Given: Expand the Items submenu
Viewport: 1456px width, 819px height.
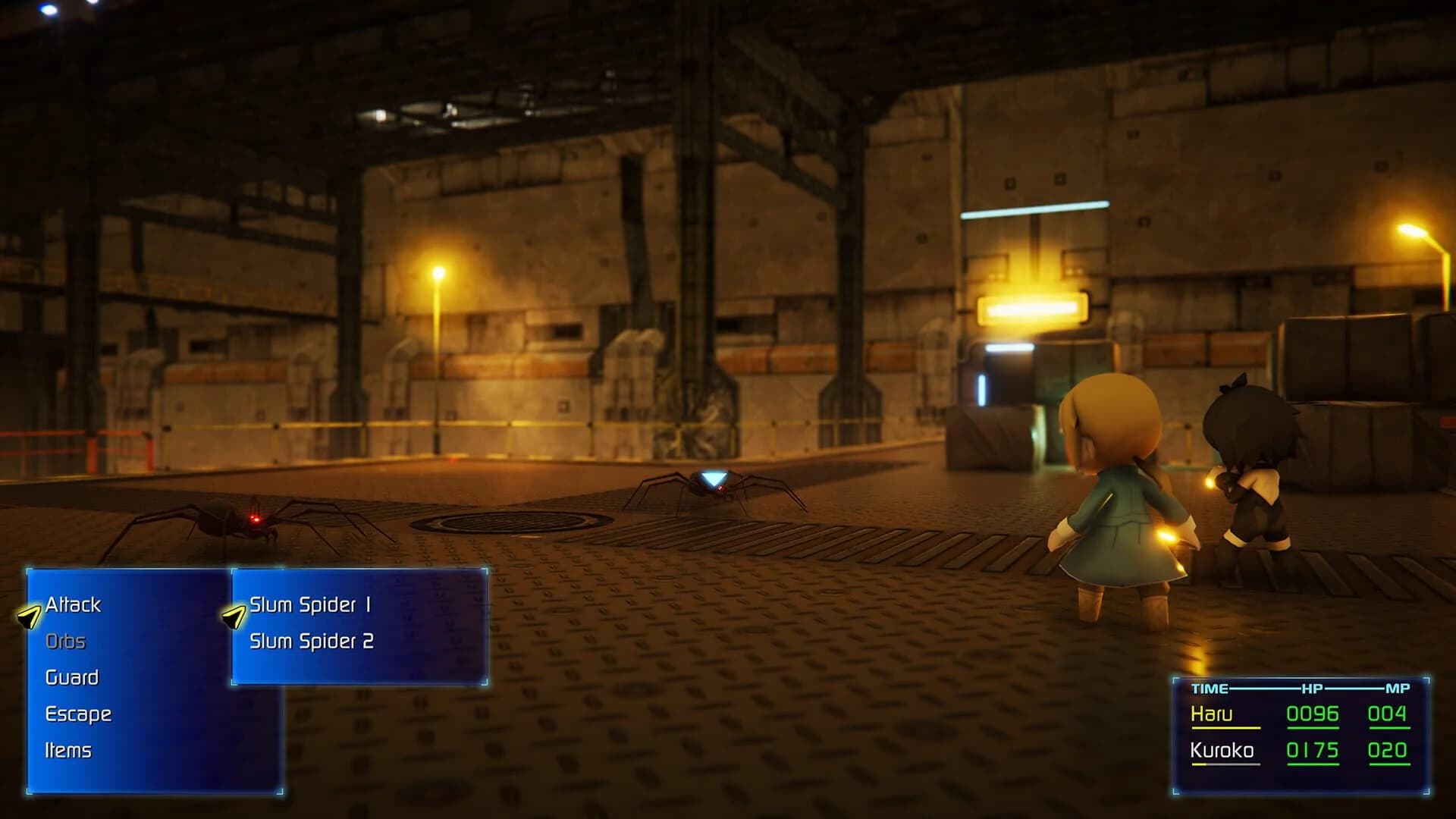Looking at the screenshot, I should [x=67, y=750].
